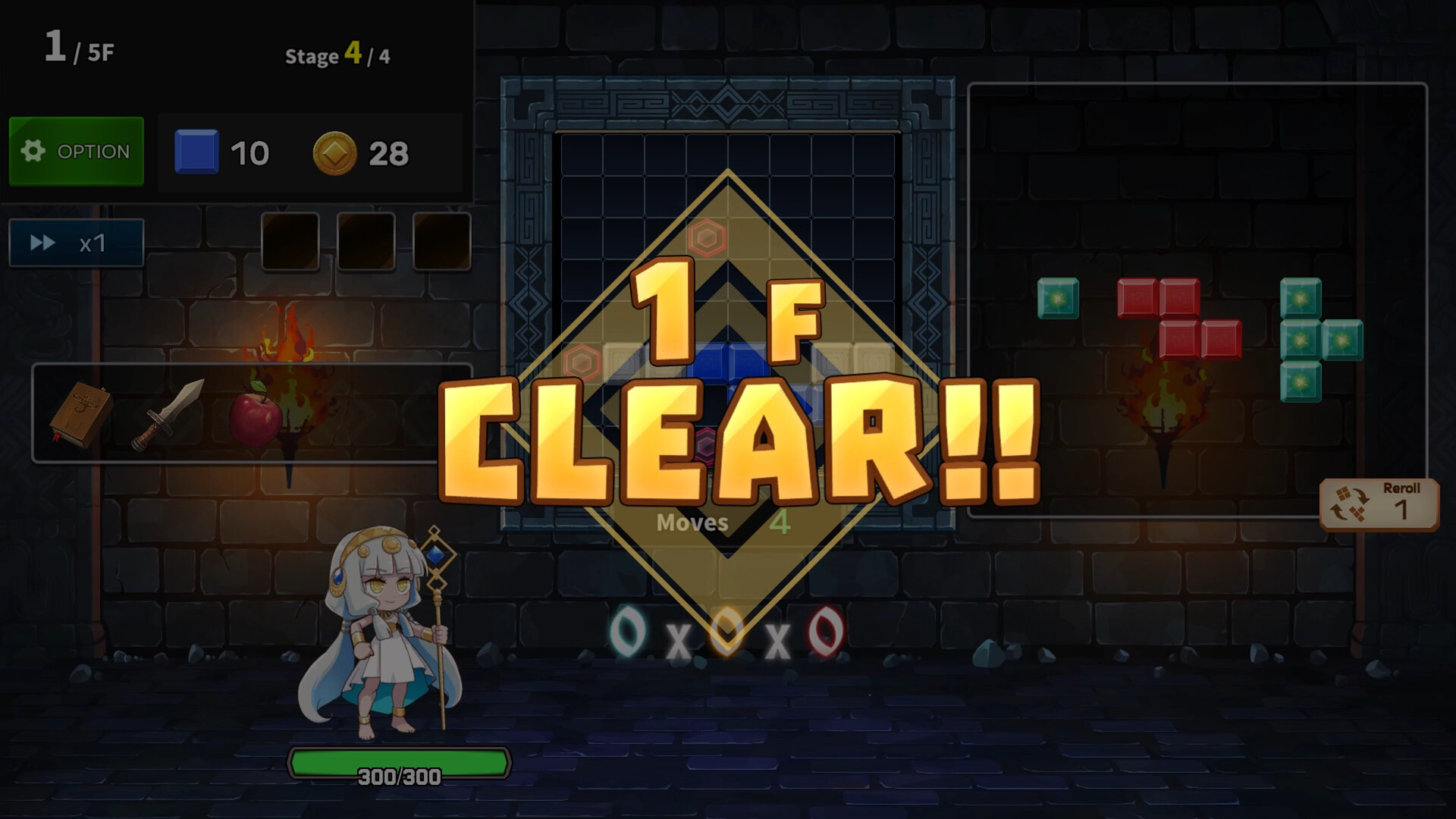Open the OPTION settings gear menu
Viewport: 1456px width, 819px height.
point(75,152)
